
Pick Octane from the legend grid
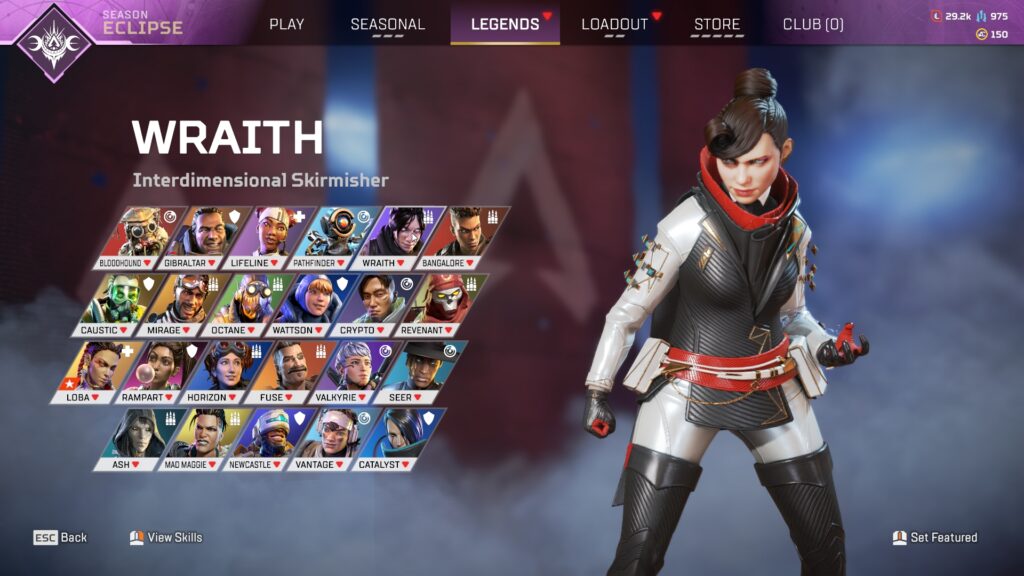tap(241, 303)
